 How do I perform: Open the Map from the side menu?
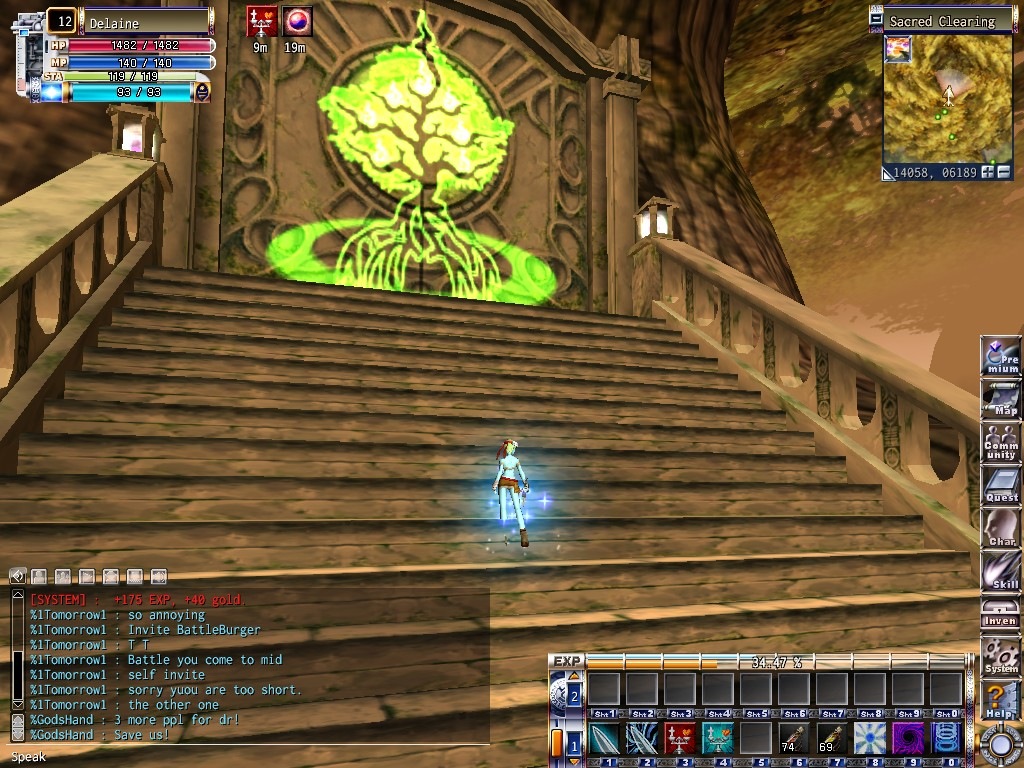(x=1001, y=399)
